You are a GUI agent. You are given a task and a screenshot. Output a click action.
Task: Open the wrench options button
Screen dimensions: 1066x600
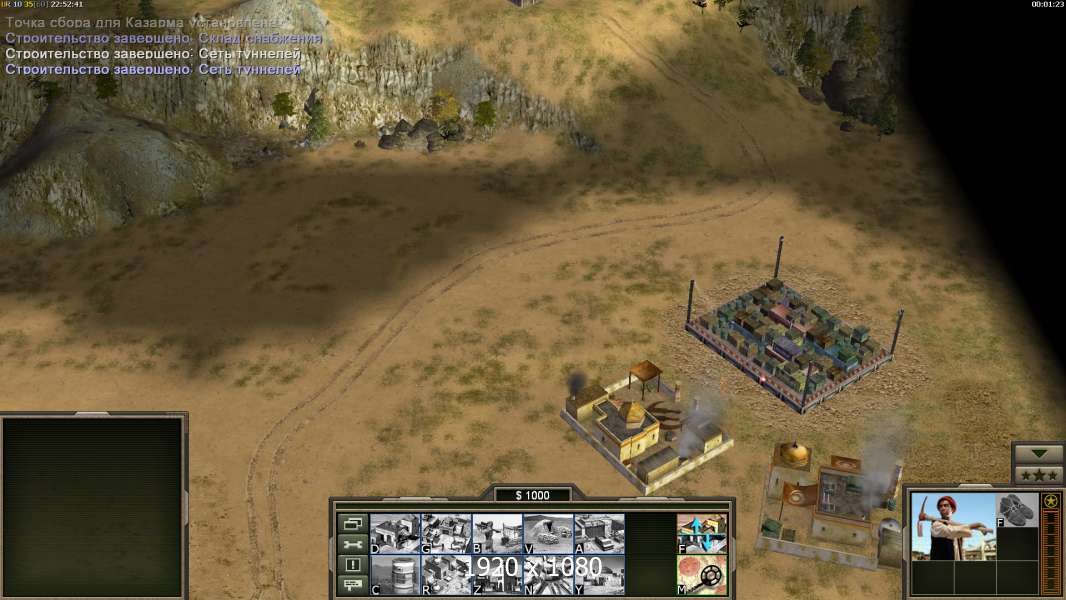(x=352, y=544)
